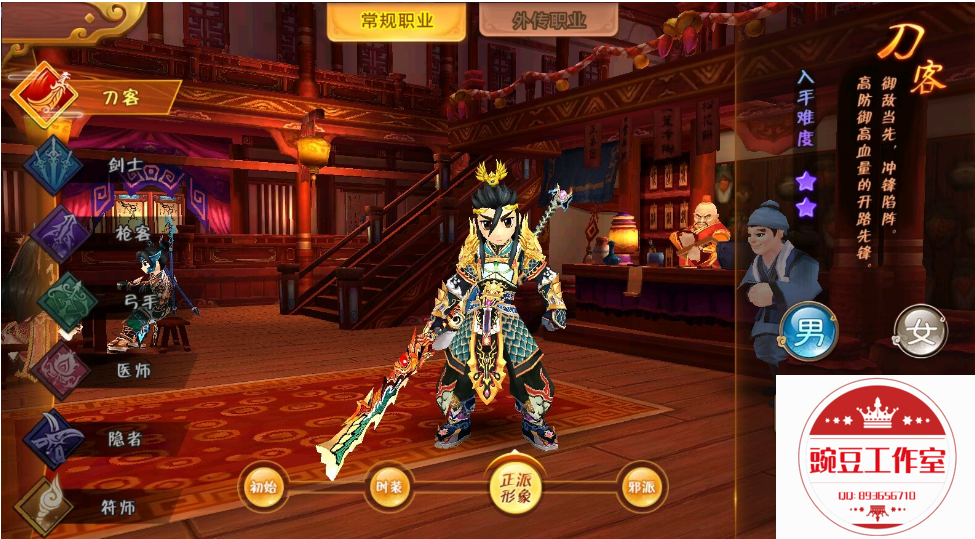Show the 时装 fashion outfit
This screenshot has width=975, height=539.
tap(388, 488)
